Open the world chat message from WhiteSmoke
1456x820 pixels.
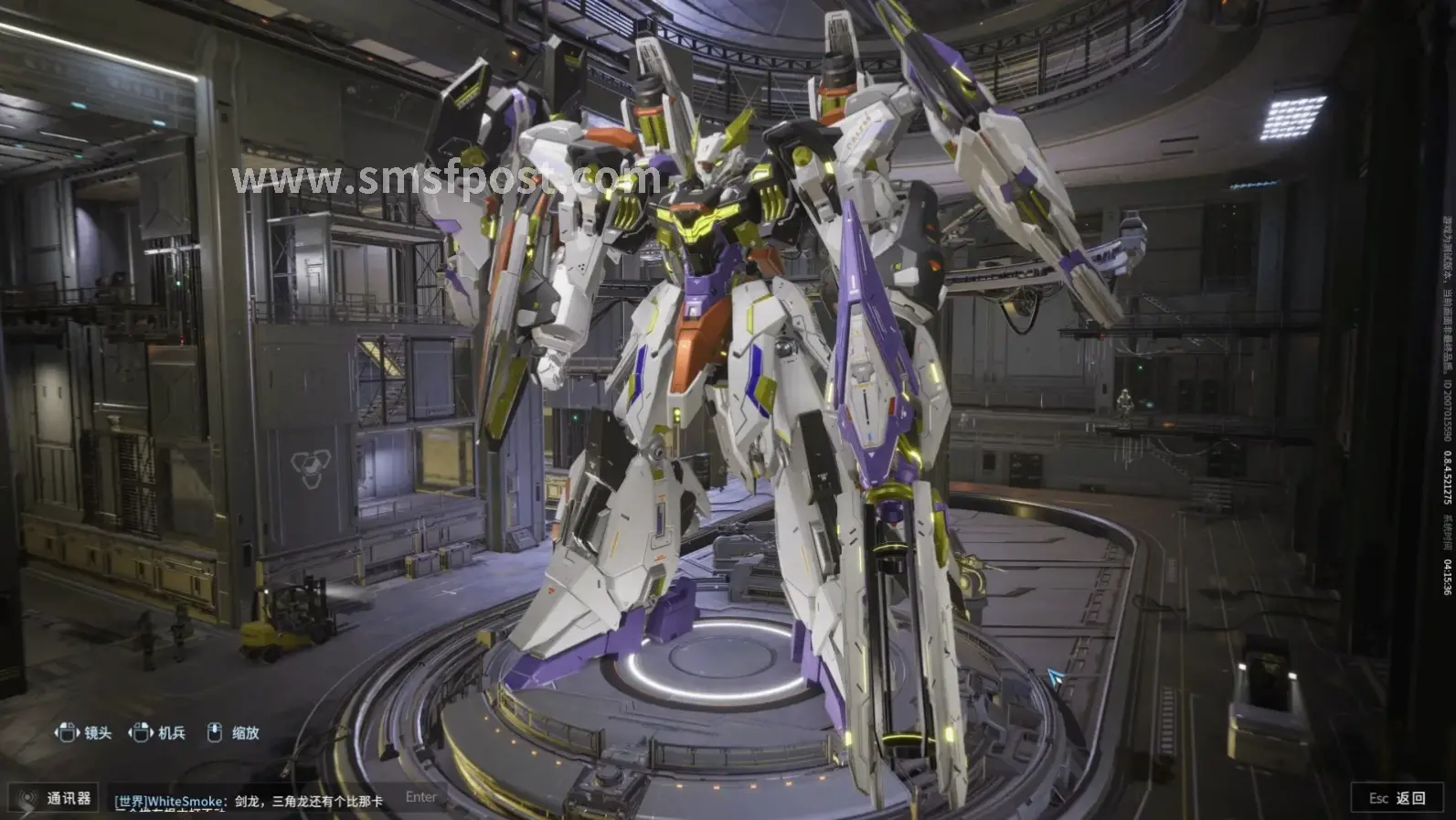coord(249,801)
